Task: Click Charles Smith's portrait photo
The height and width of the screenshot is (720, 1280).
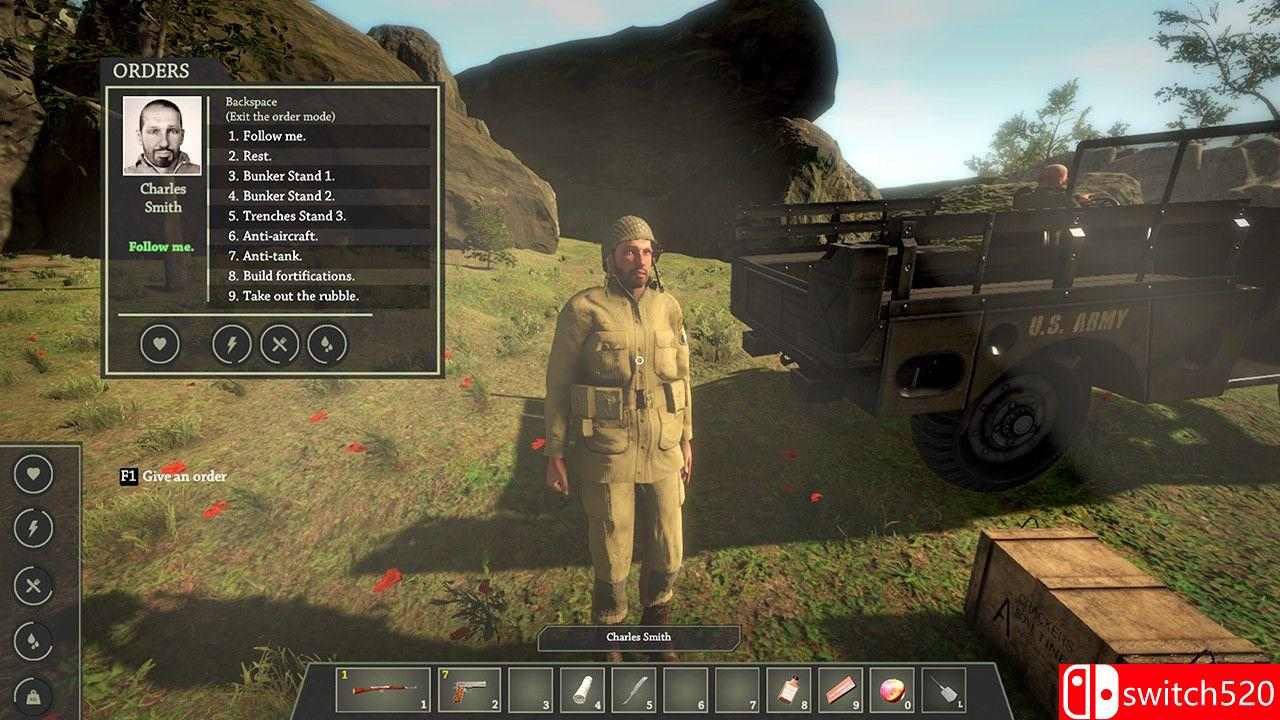Action: (x=162, y=136)
